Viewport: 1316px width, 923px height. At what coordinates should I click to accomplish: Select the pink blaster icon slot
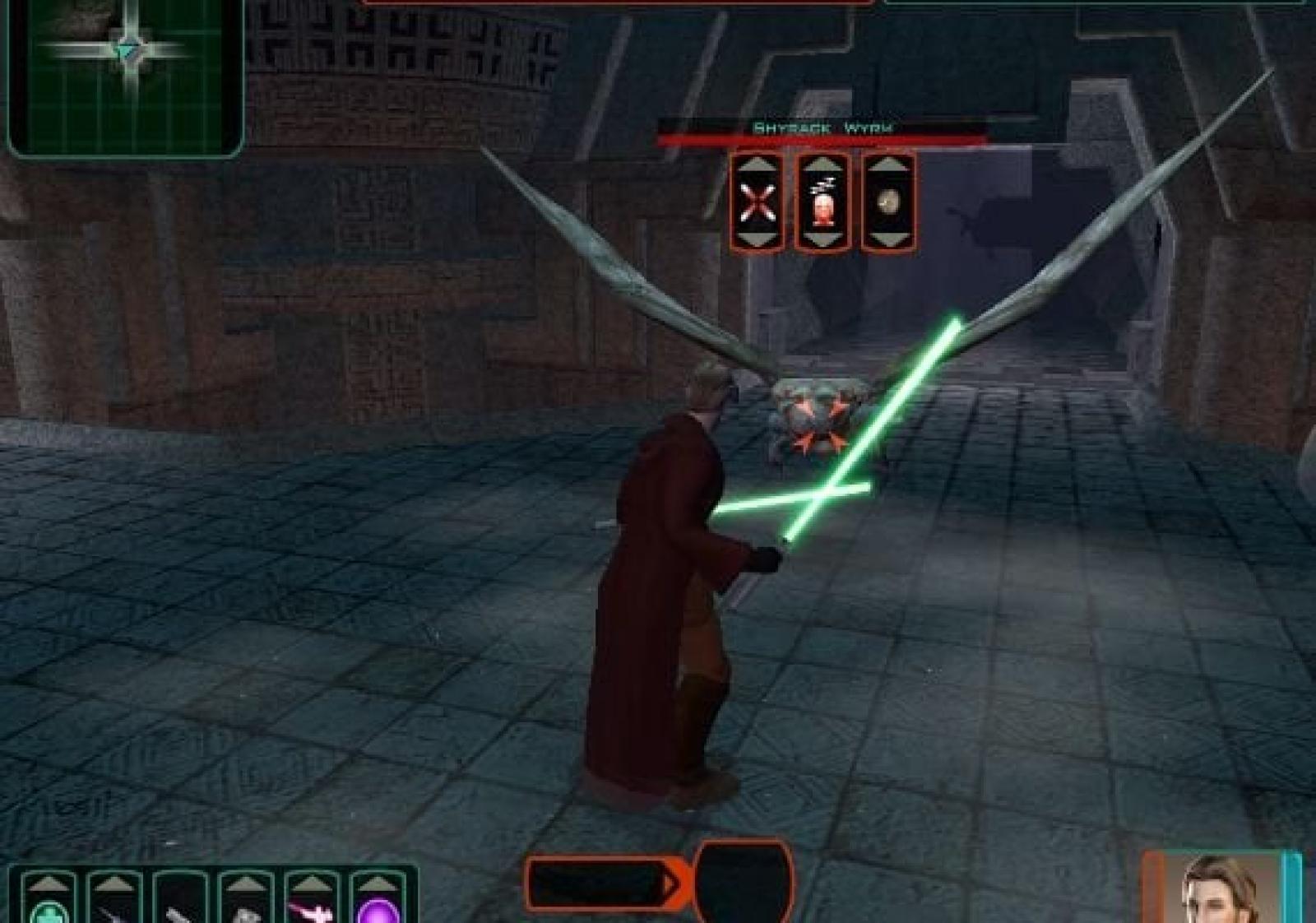coord(311,907)
